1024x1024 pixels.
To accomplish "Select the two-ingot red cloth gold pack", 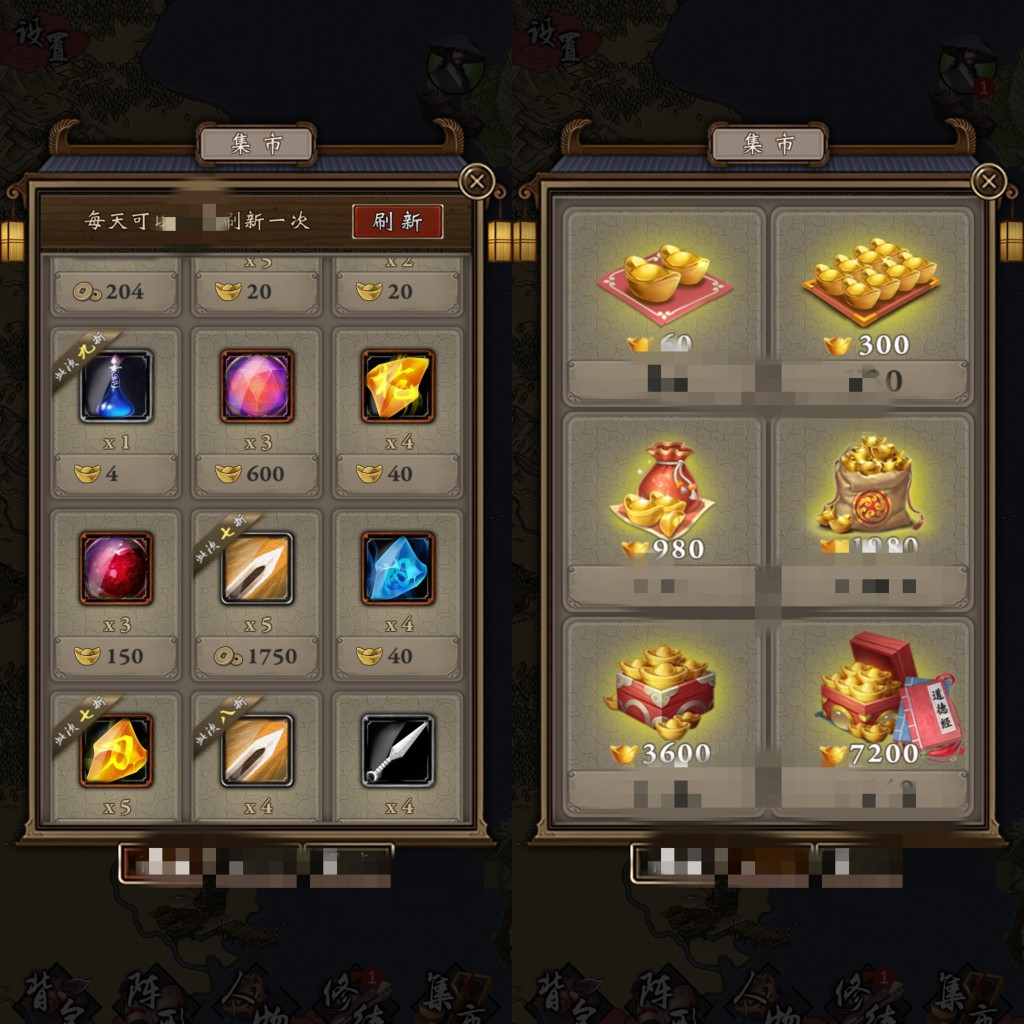I will tap(665, 290).
